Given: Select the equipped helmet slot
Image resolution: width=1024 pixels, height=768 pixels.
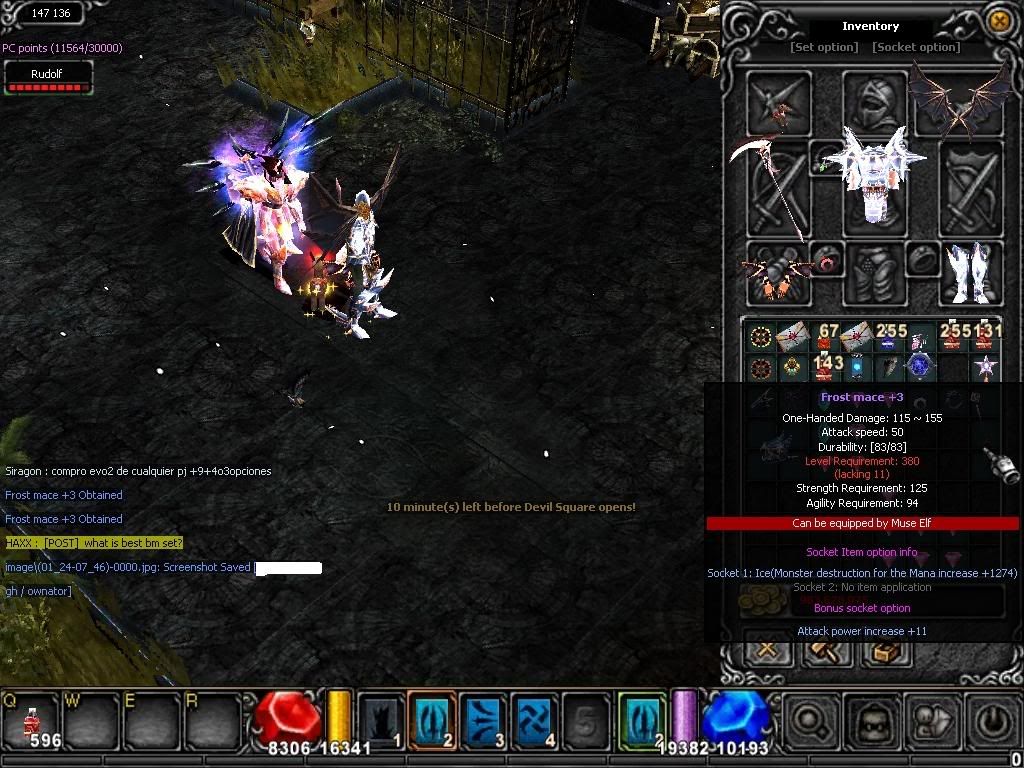Looking at the screenshot, I should tap(874, 100).
